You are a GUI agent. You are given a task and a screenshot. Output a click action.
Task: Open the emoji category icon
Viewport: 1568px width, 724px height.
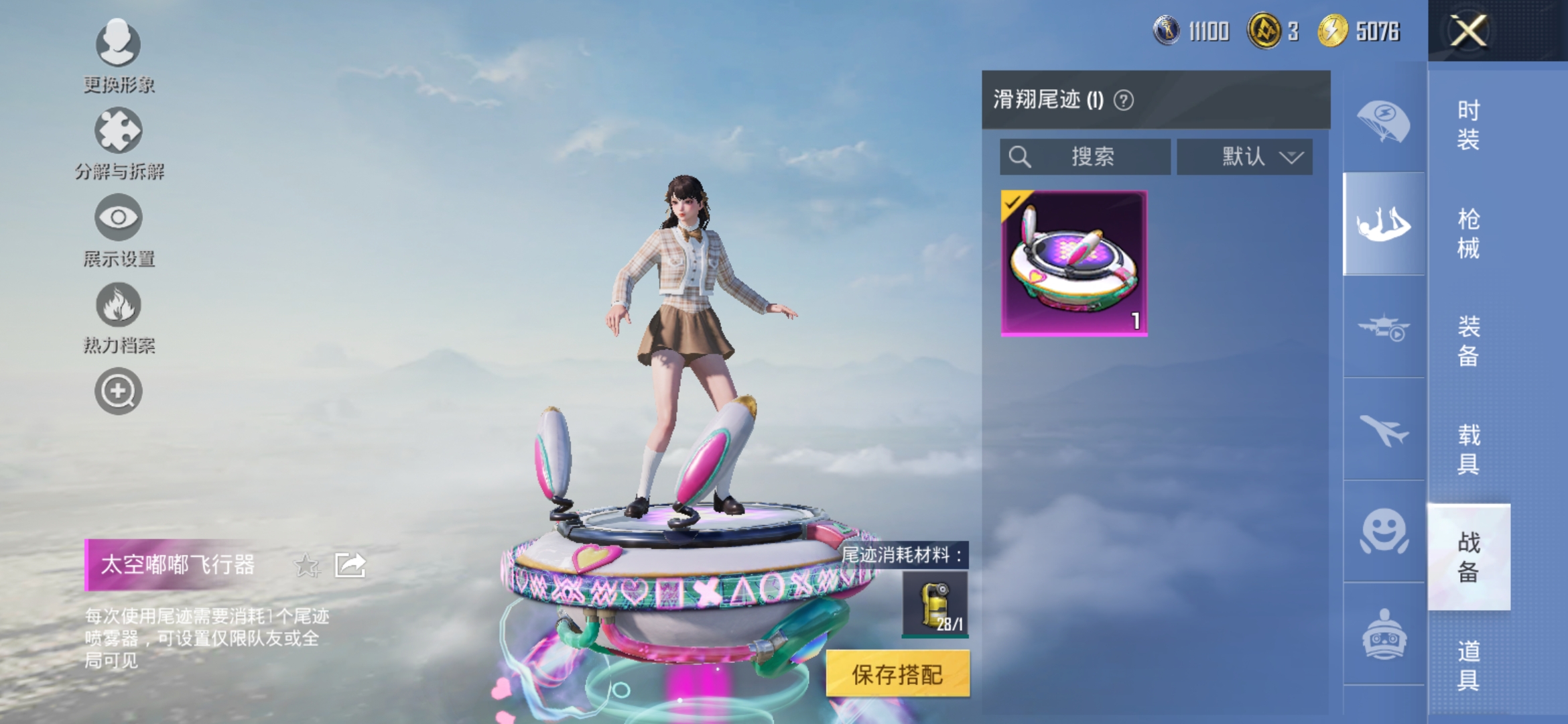[1384, 530]
